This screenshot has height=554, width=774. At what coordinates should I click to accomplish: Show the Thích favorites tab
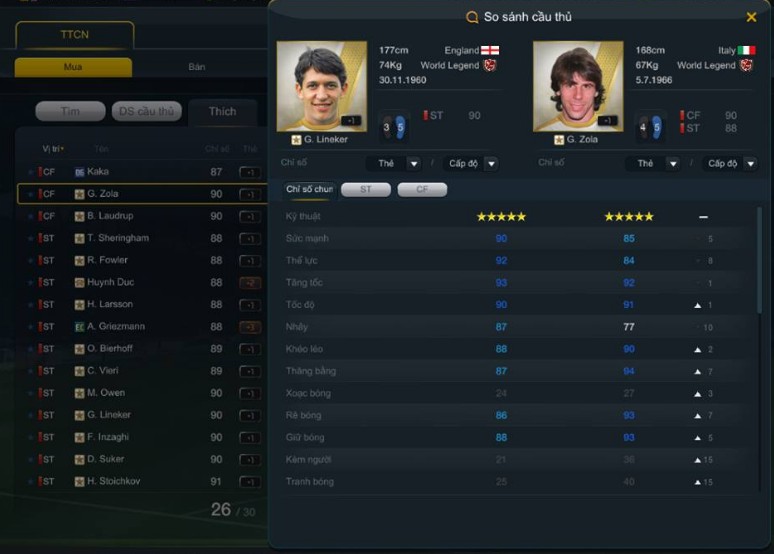pyautogui.click(x=222, y=111)
